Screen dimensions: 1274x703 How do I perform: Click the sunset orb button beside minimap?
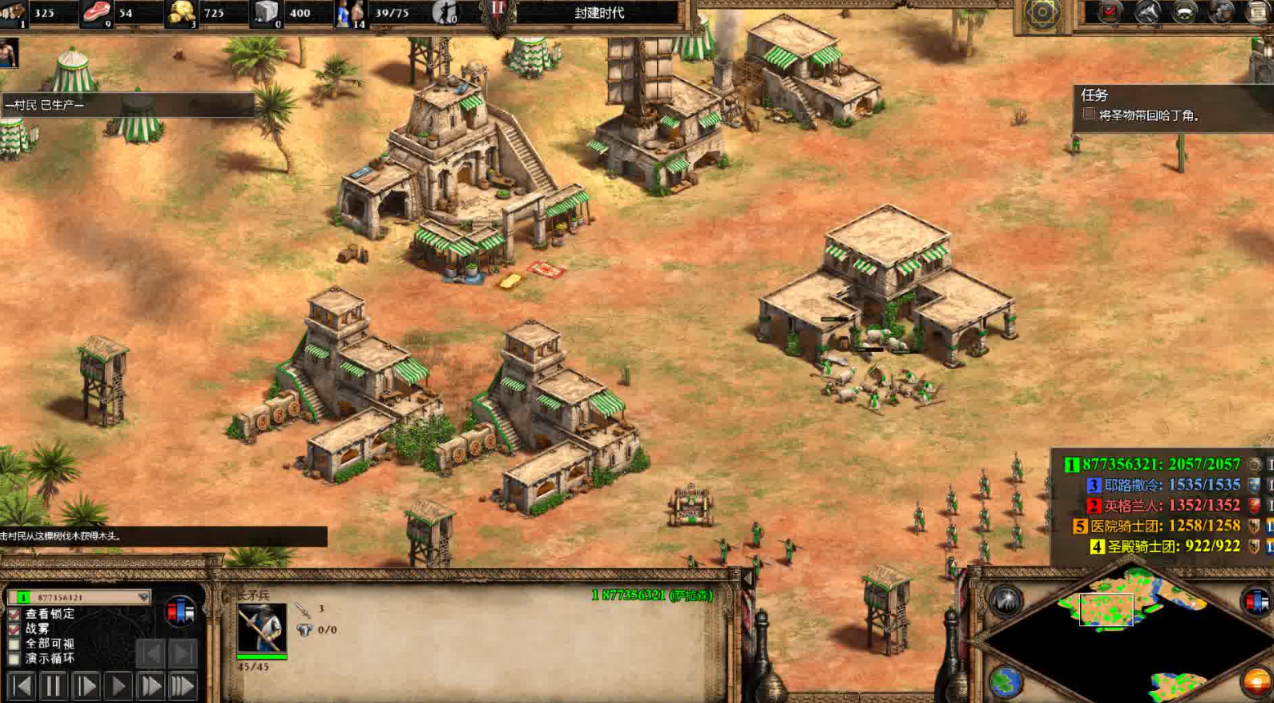[x=1255, y=681]
